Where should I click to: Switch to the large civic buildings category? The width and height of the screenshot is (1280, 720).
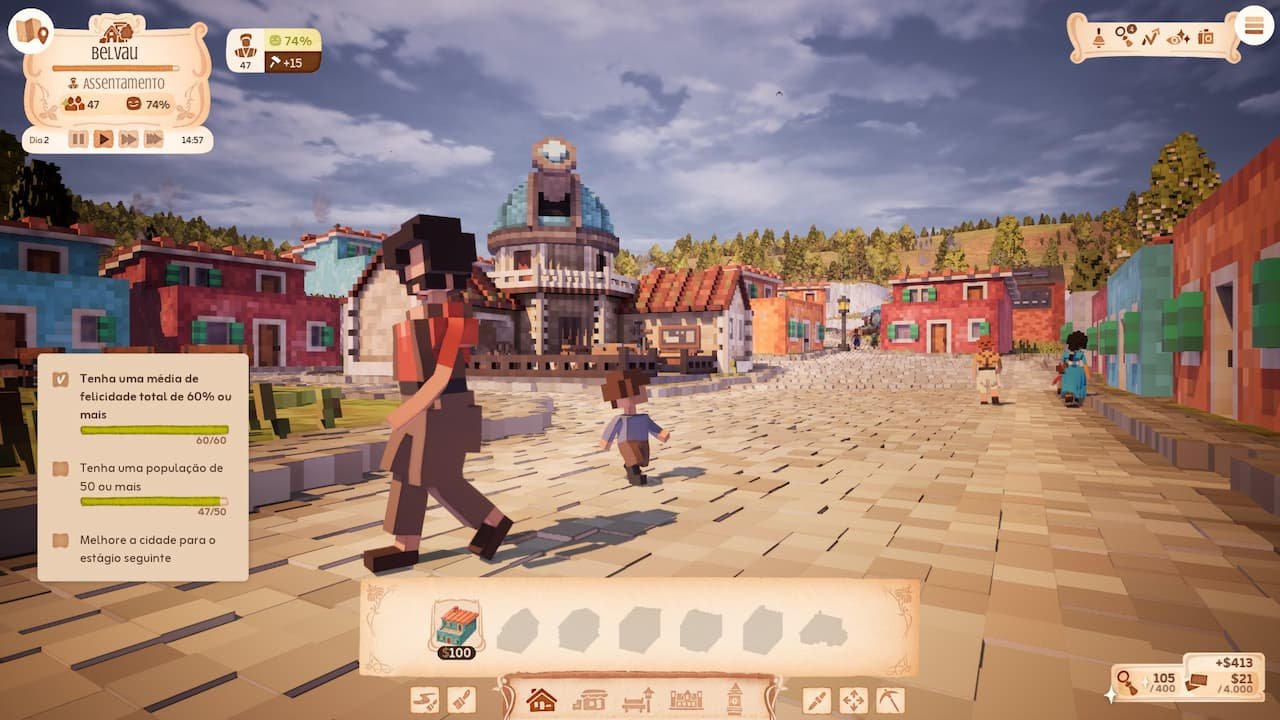pos(686,699)
